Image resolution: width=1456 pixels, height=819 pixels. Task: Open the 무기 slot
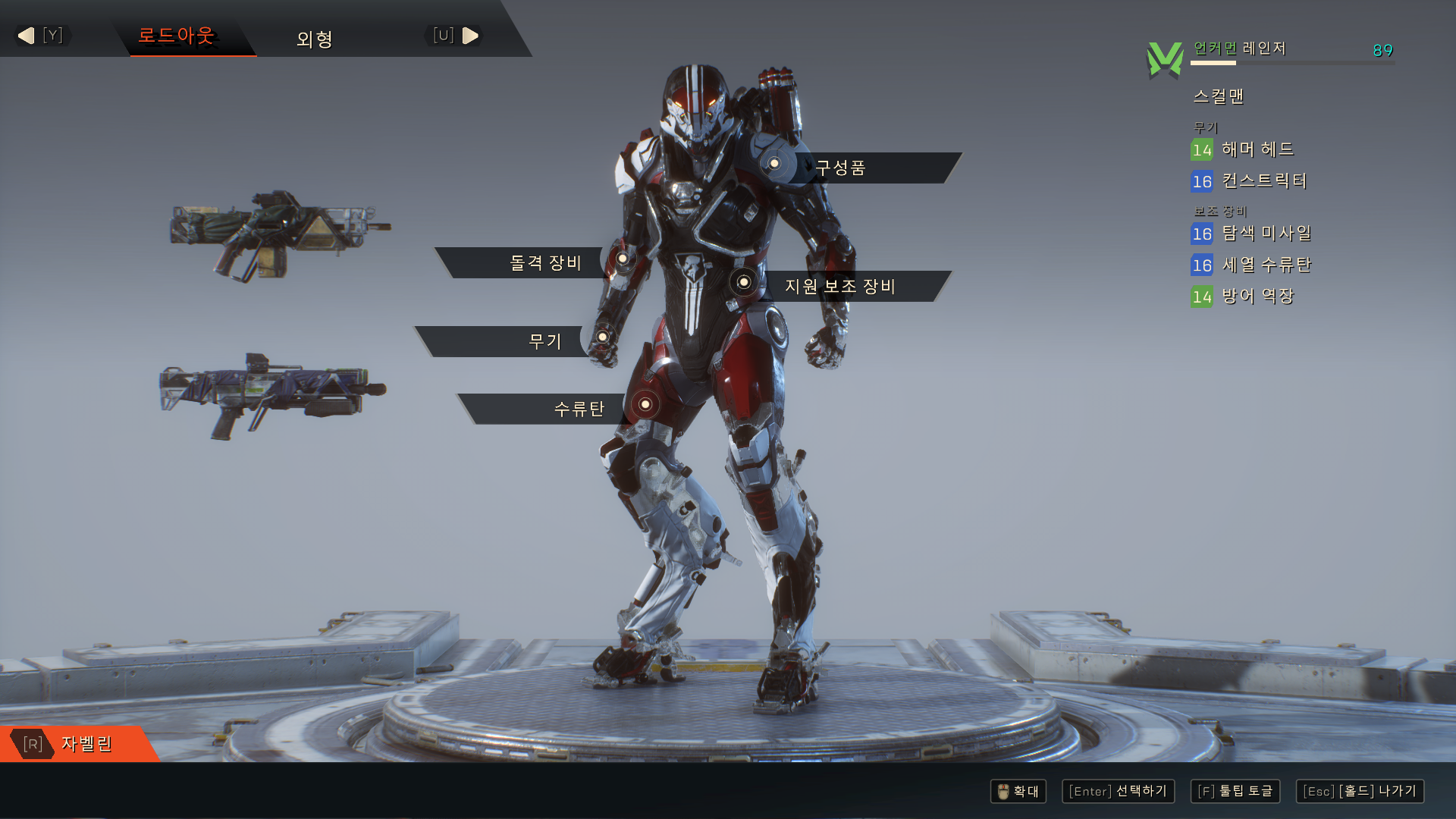pyautogui.click(x=544, y=341)
